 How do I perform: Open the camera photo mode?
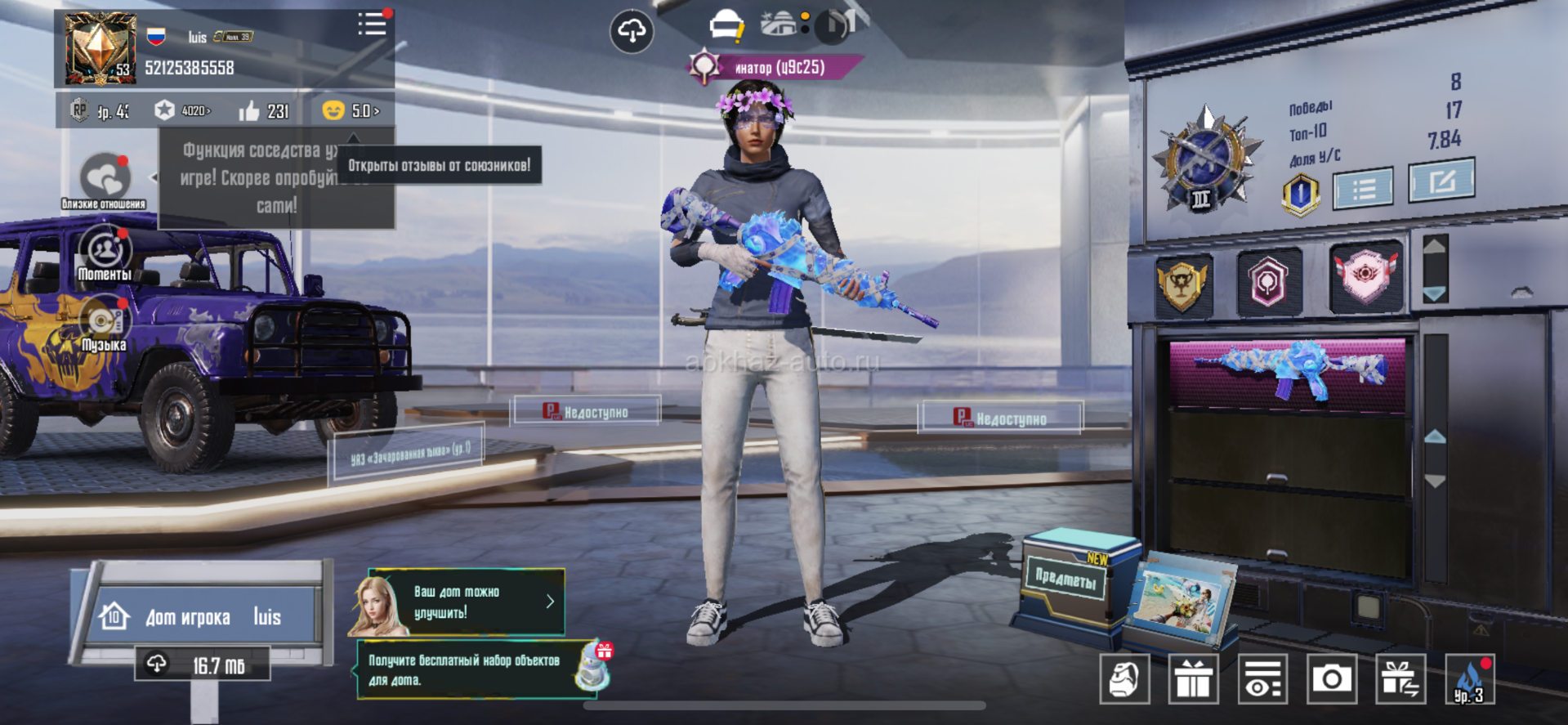click(1332, 679)
